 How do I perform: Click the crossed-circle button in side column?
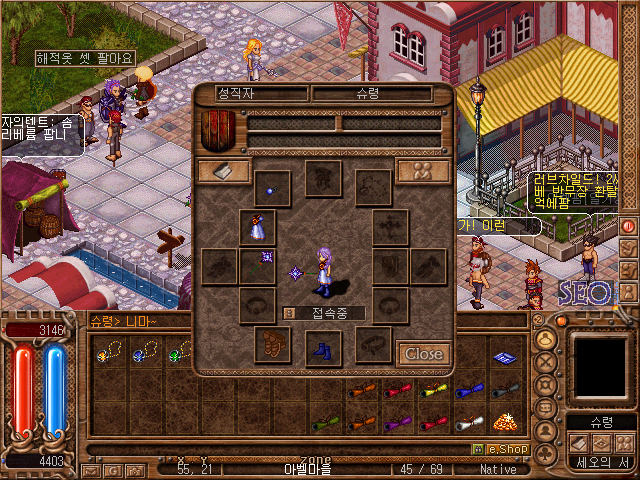(547, 362)
